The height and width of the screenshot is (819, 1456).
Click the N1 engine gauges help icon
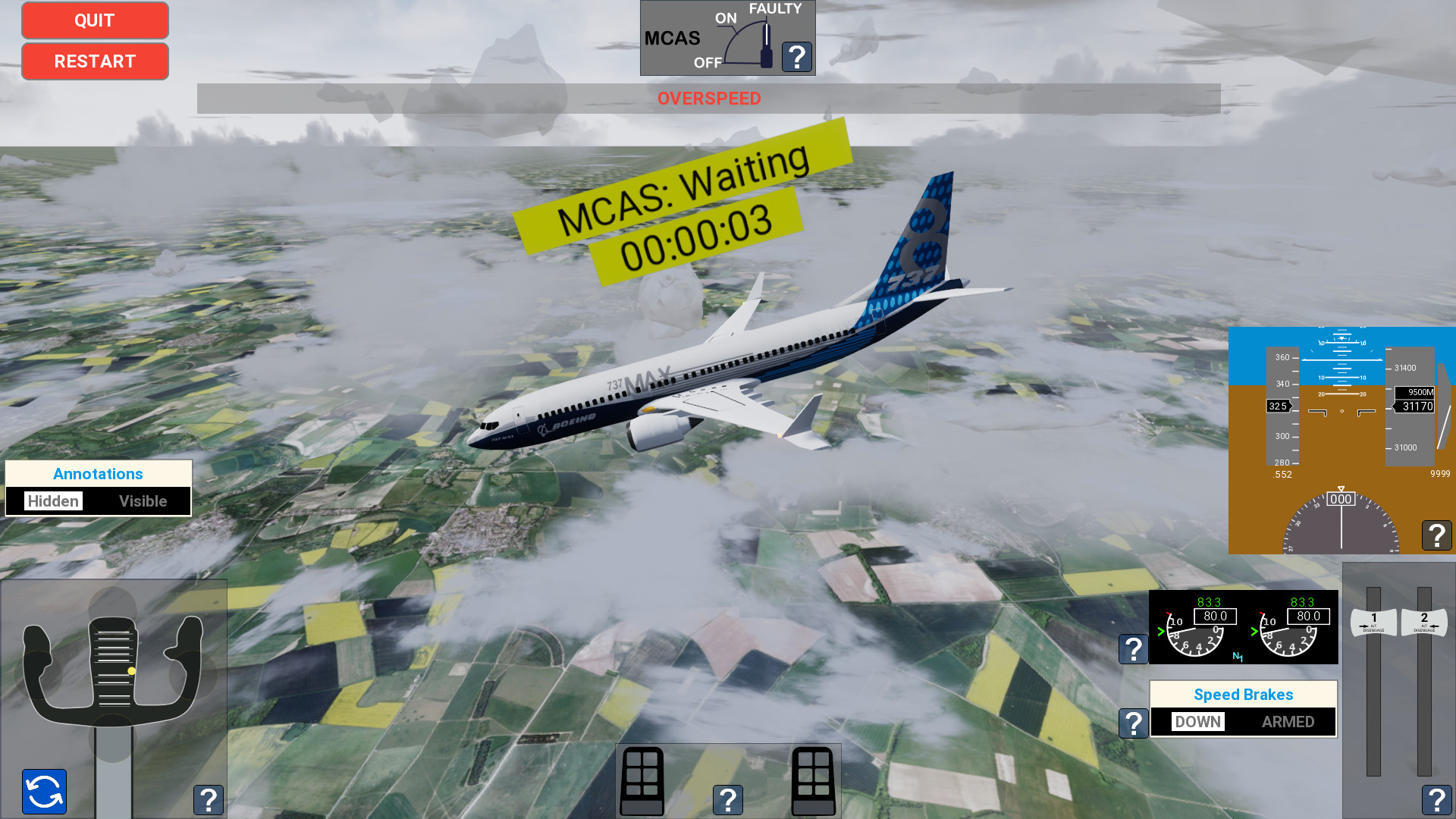pyautogui.click(x=1133, y=648)
